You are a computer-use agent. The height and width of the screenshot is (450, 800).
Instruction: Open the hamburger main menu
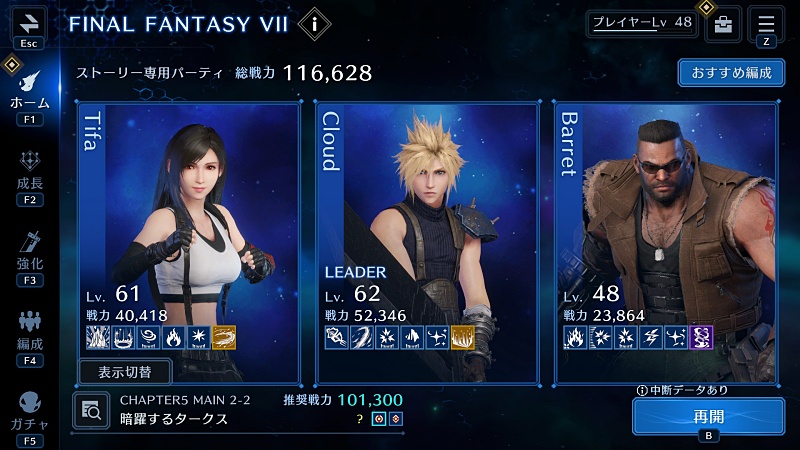point(766,22)
